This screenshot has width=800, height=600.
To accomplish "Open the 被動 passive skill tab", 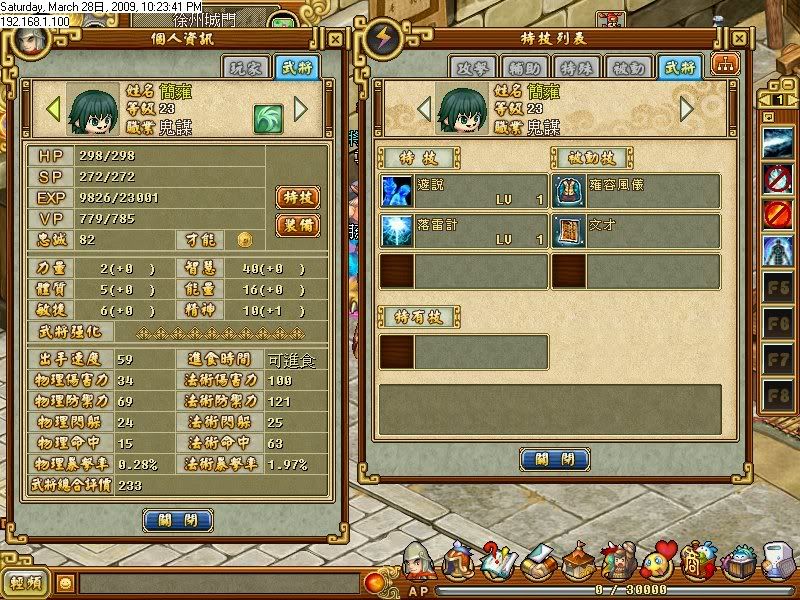I will click(629, 67).
